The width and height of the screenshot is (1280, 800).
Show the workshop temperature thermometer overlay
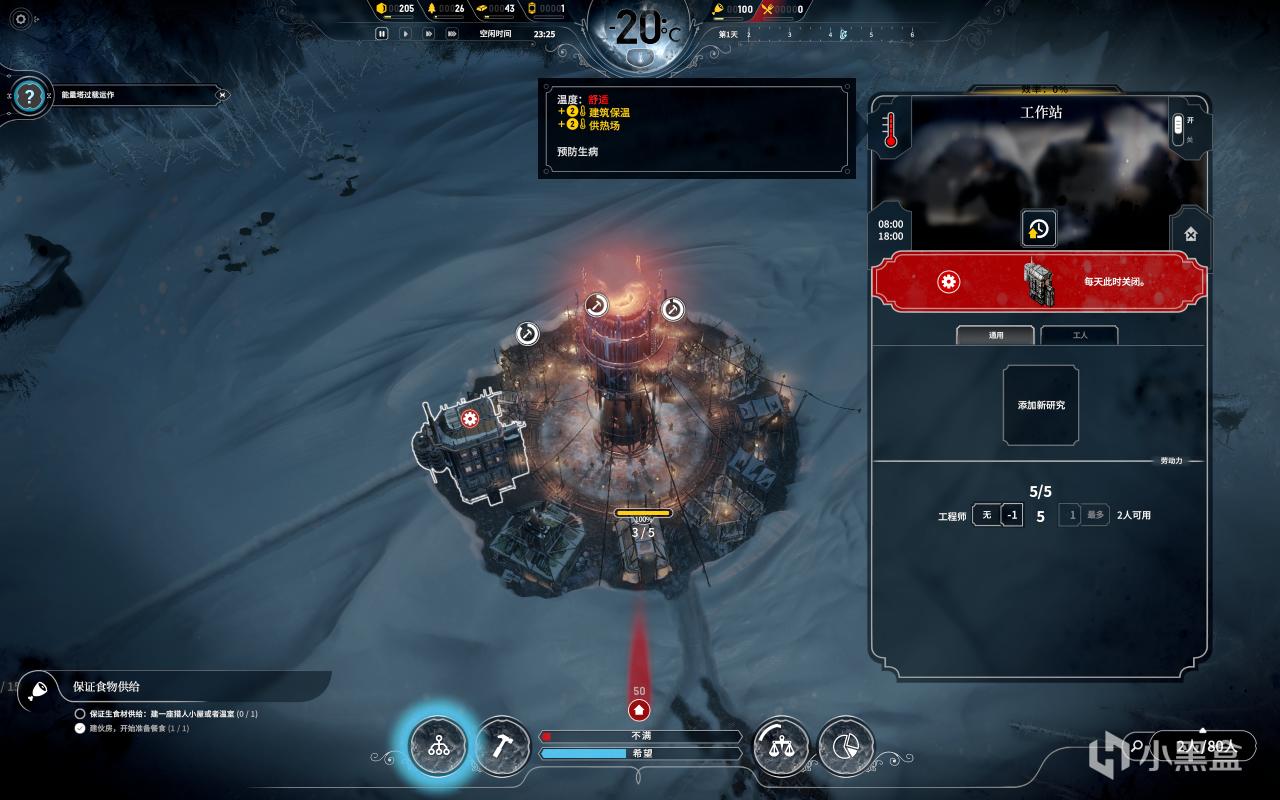890,129
